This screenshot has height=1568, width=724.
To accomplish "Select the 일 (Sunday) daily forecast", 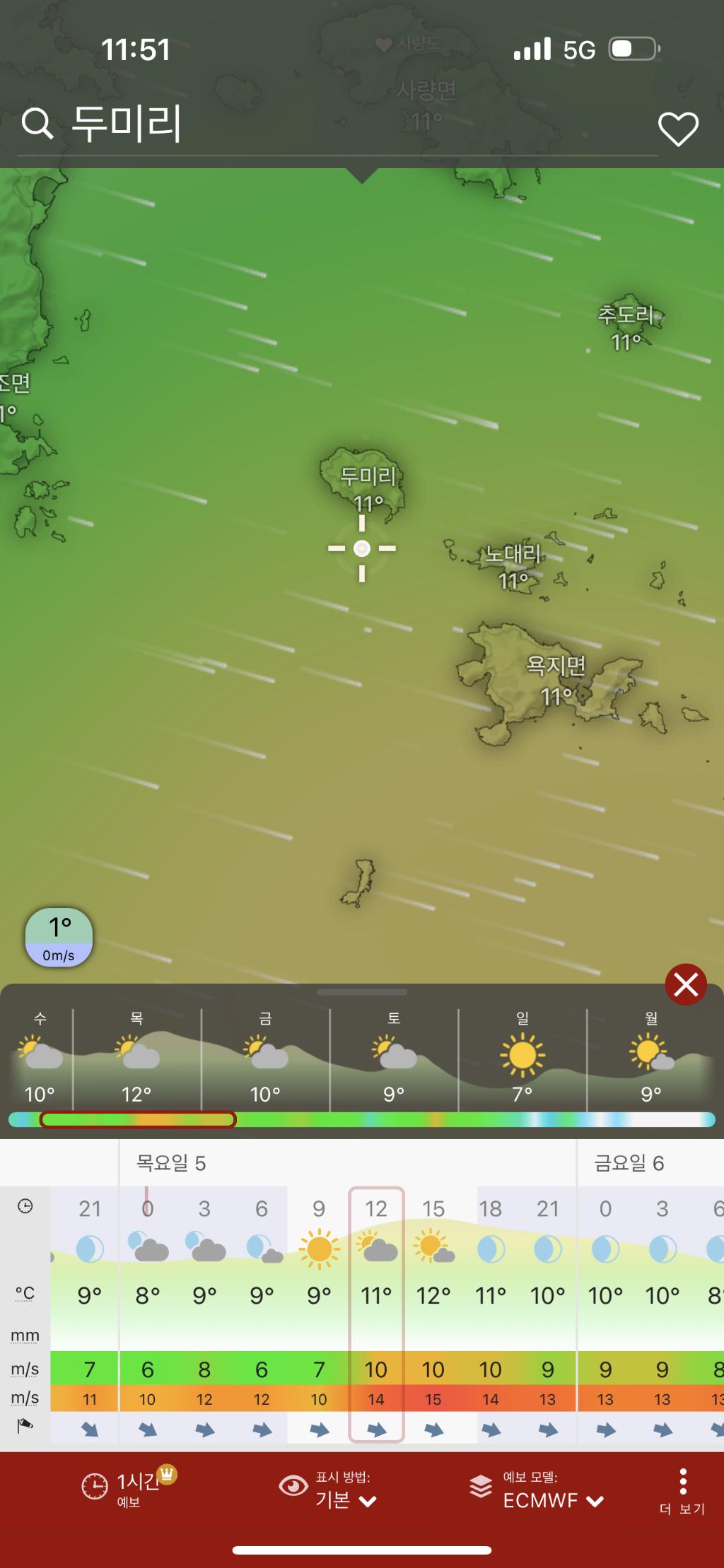I will tap(522, 1058).
